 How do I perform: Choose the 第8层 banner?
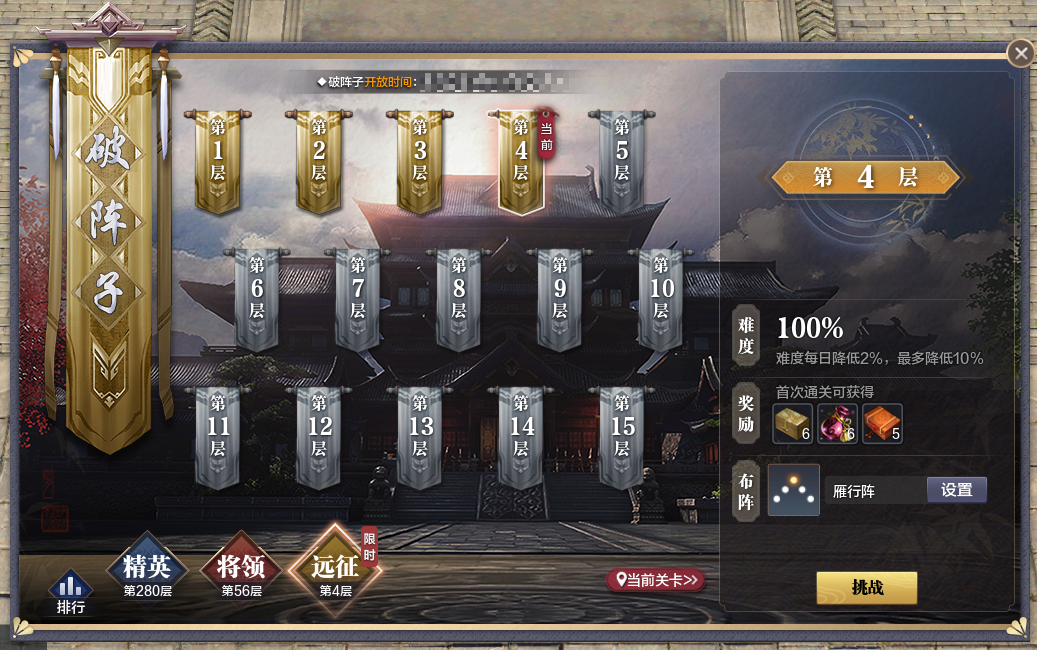pos(459,296)
